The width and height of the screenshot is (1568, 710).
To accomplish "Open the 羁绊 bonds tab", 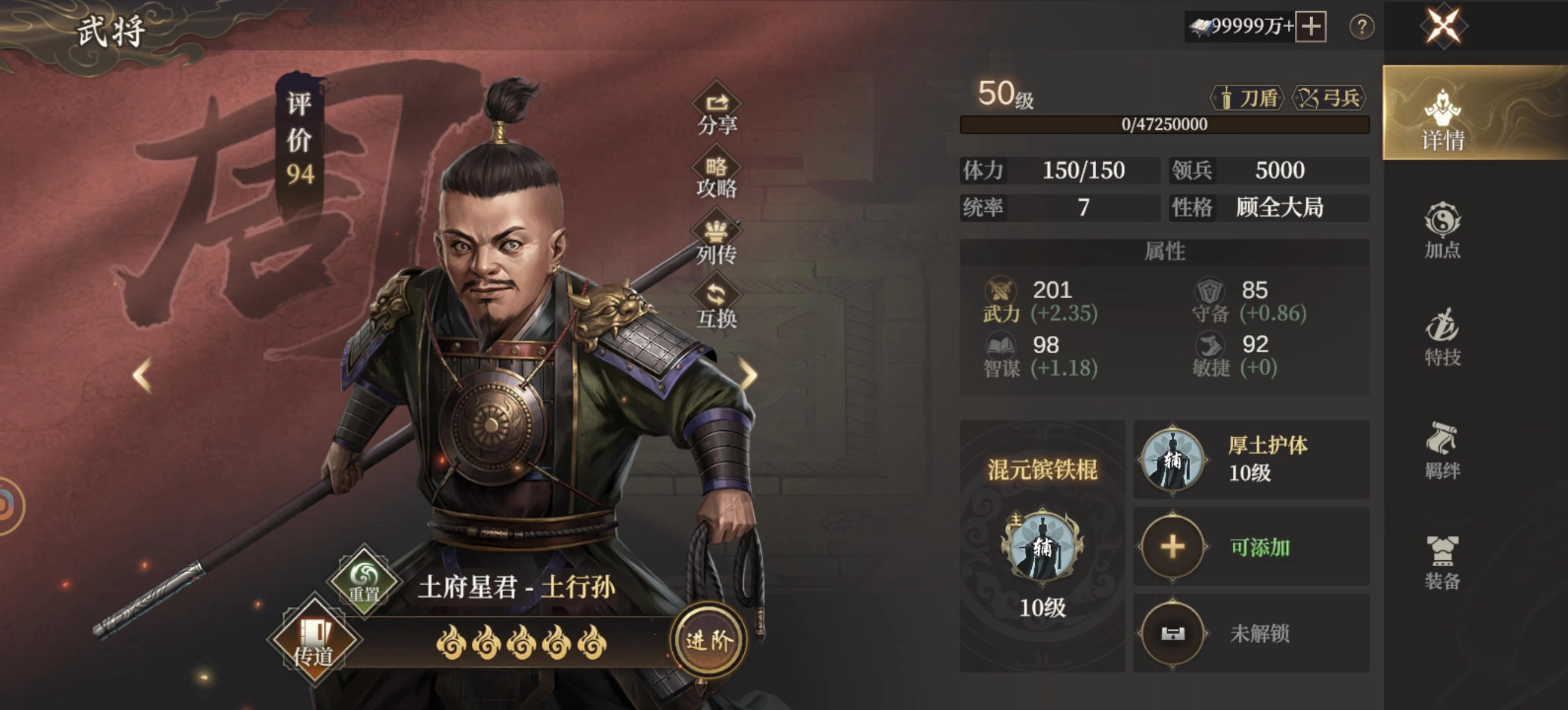I will coord(1442,450).
